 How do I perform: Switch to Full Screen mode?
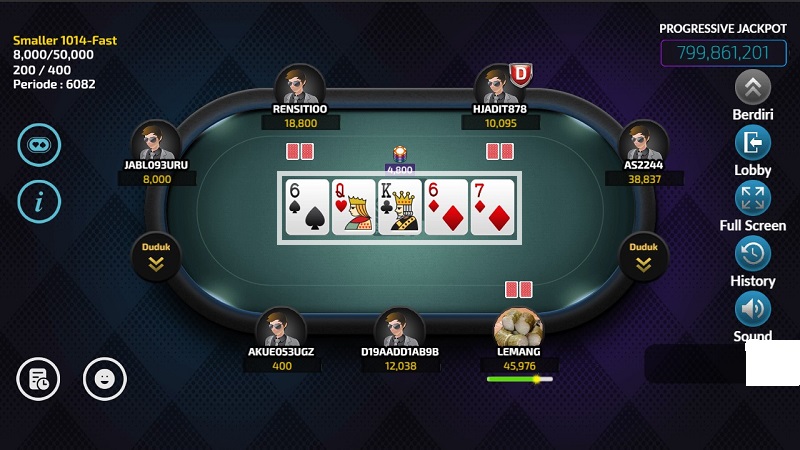(752, 198)
